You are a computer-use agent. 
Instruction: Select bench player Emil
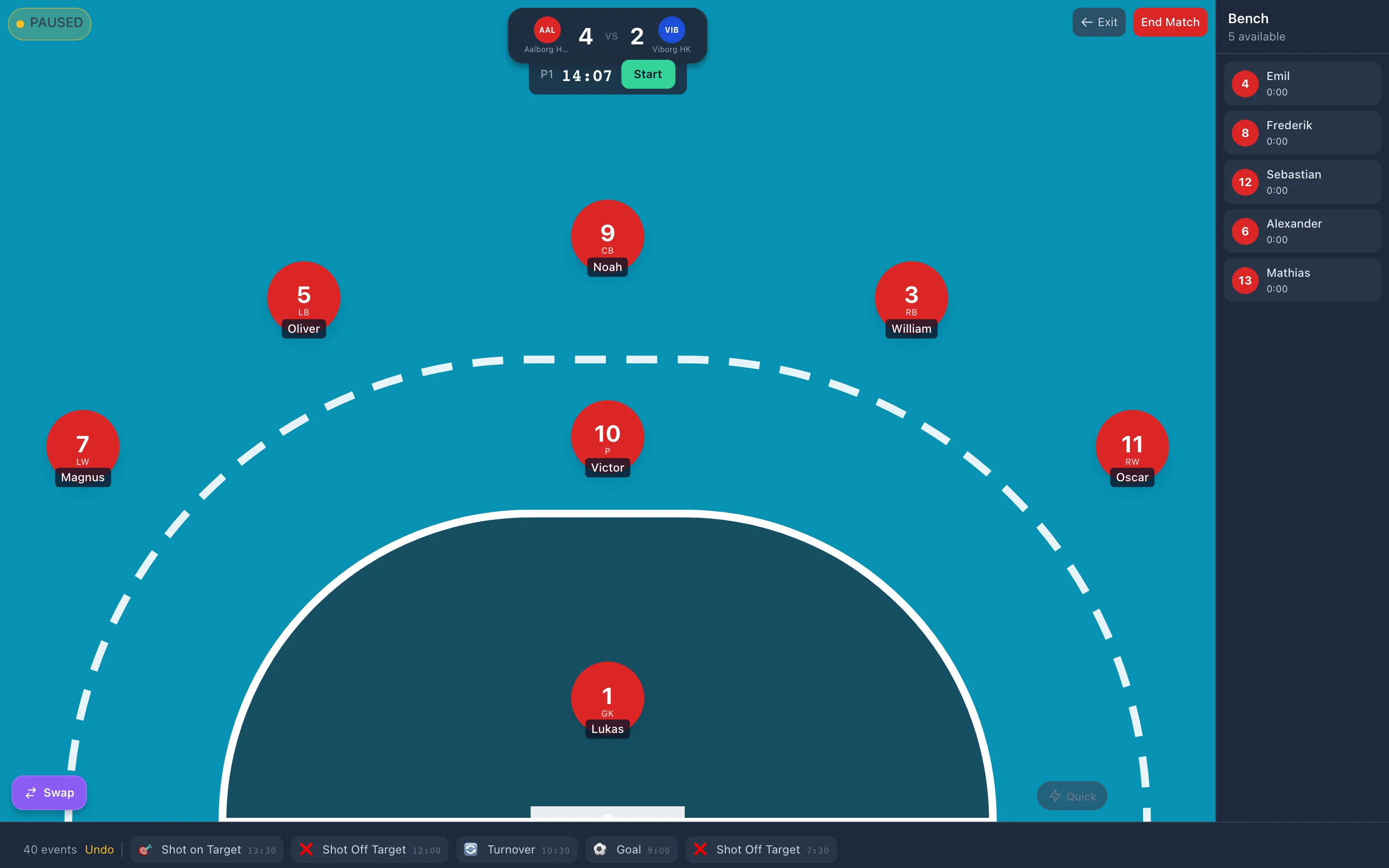[1302, 83]
